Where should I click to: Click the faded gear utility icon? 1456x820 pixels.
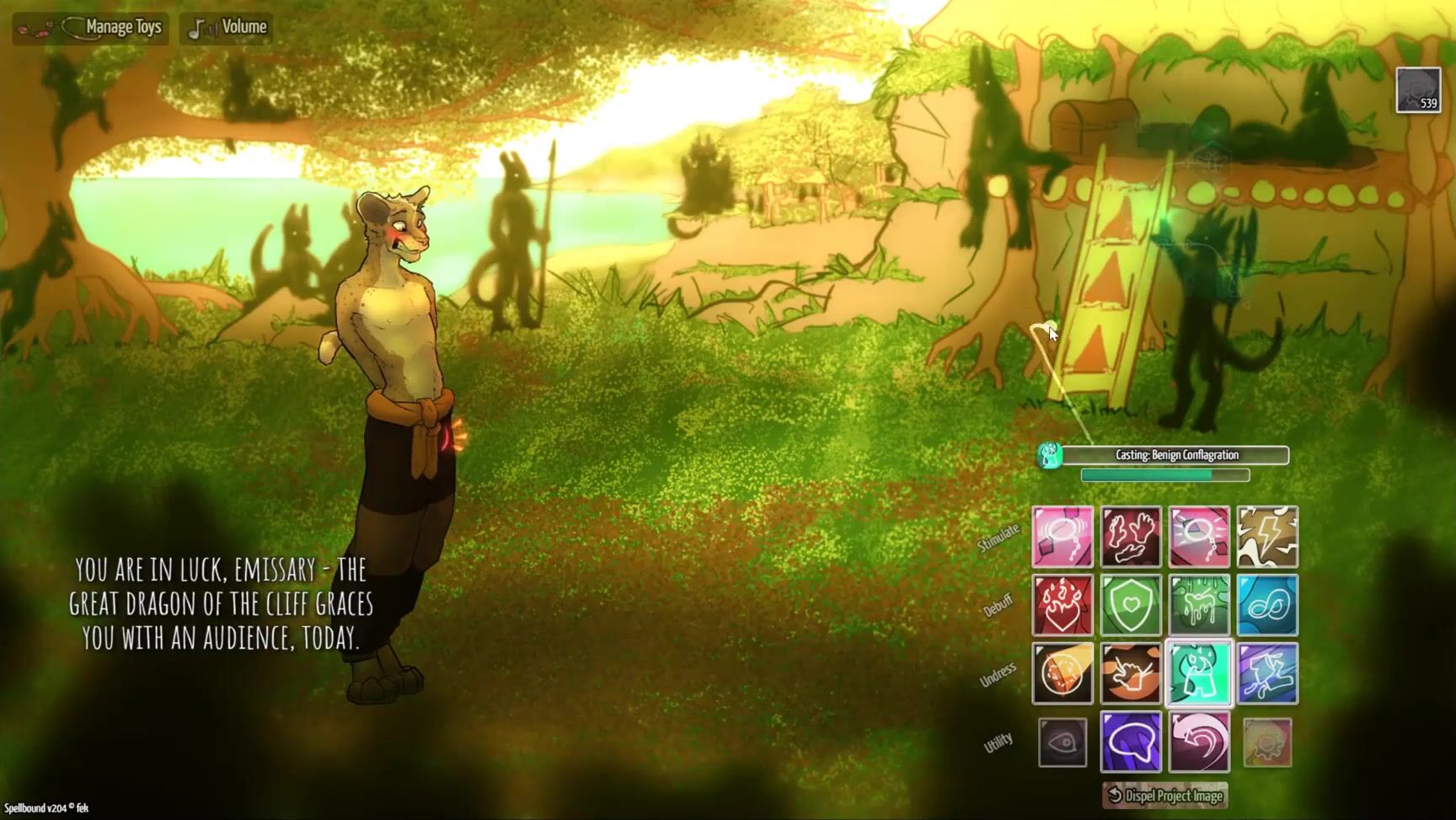(1267, 742)
